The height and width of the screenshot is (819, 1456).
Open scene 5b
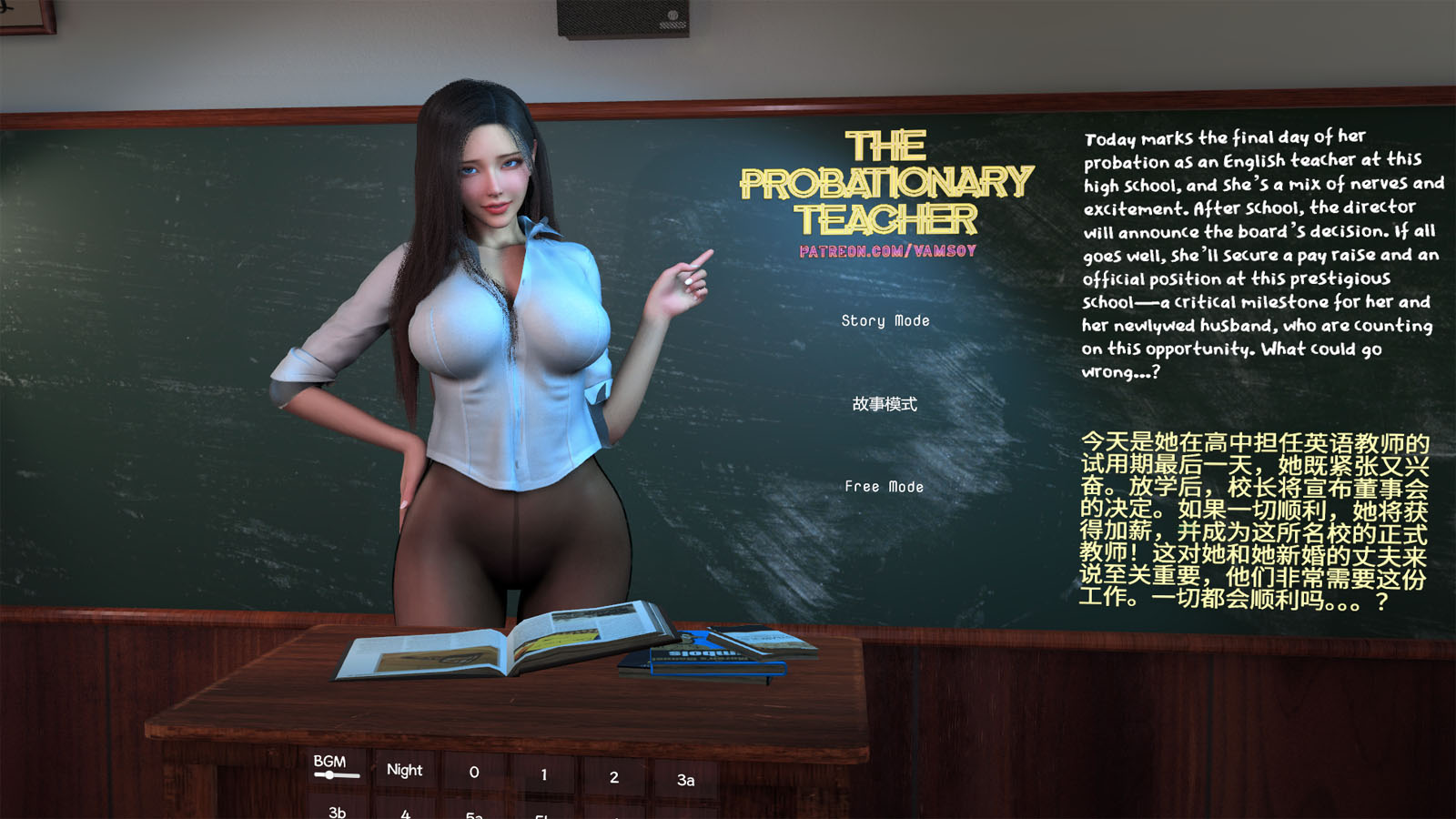point(541,816)
